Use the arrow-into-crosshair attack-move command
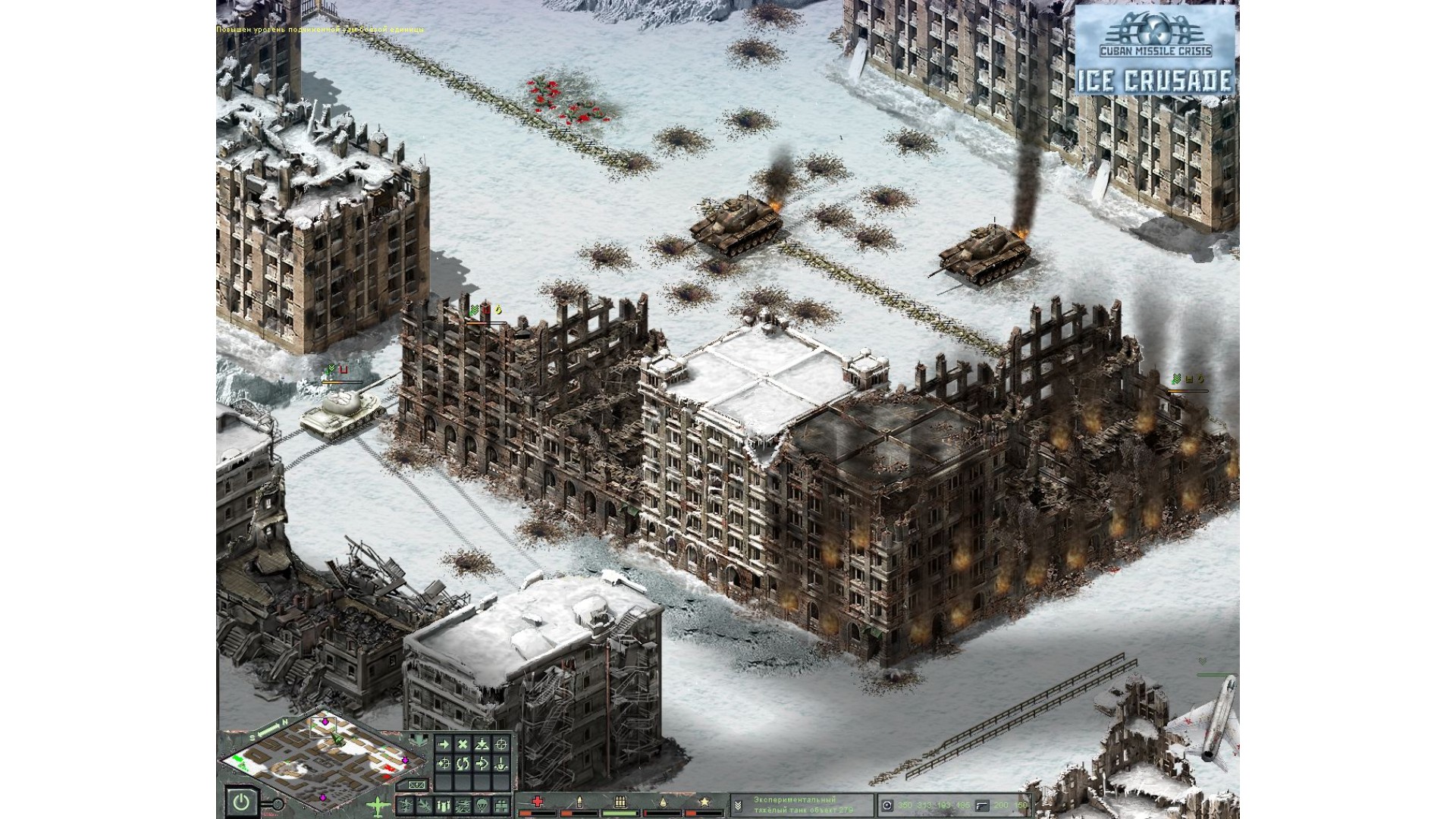The image size is (1456, 819). [444, 764]
